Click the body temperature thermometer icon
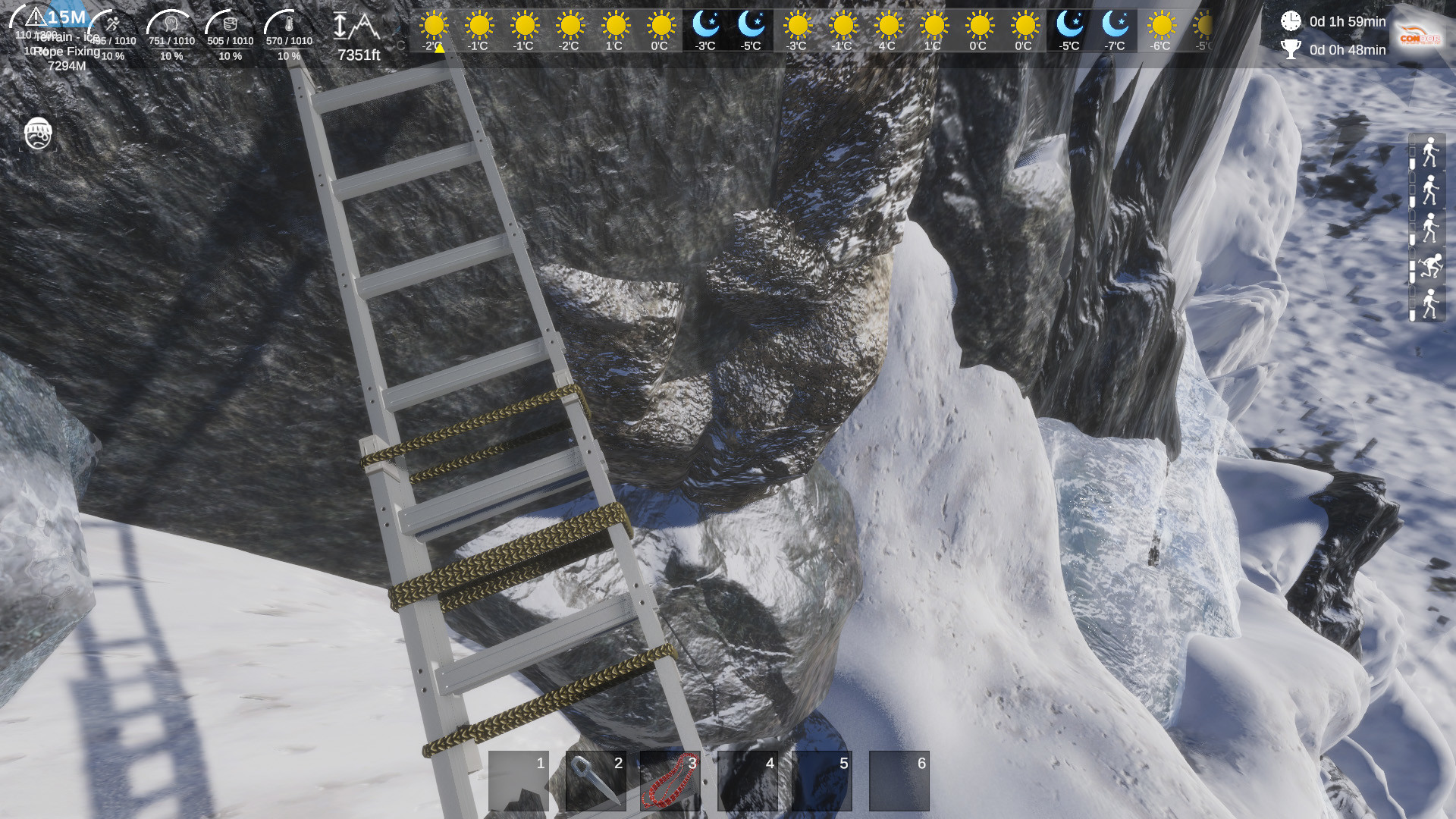 coord(289,24)
